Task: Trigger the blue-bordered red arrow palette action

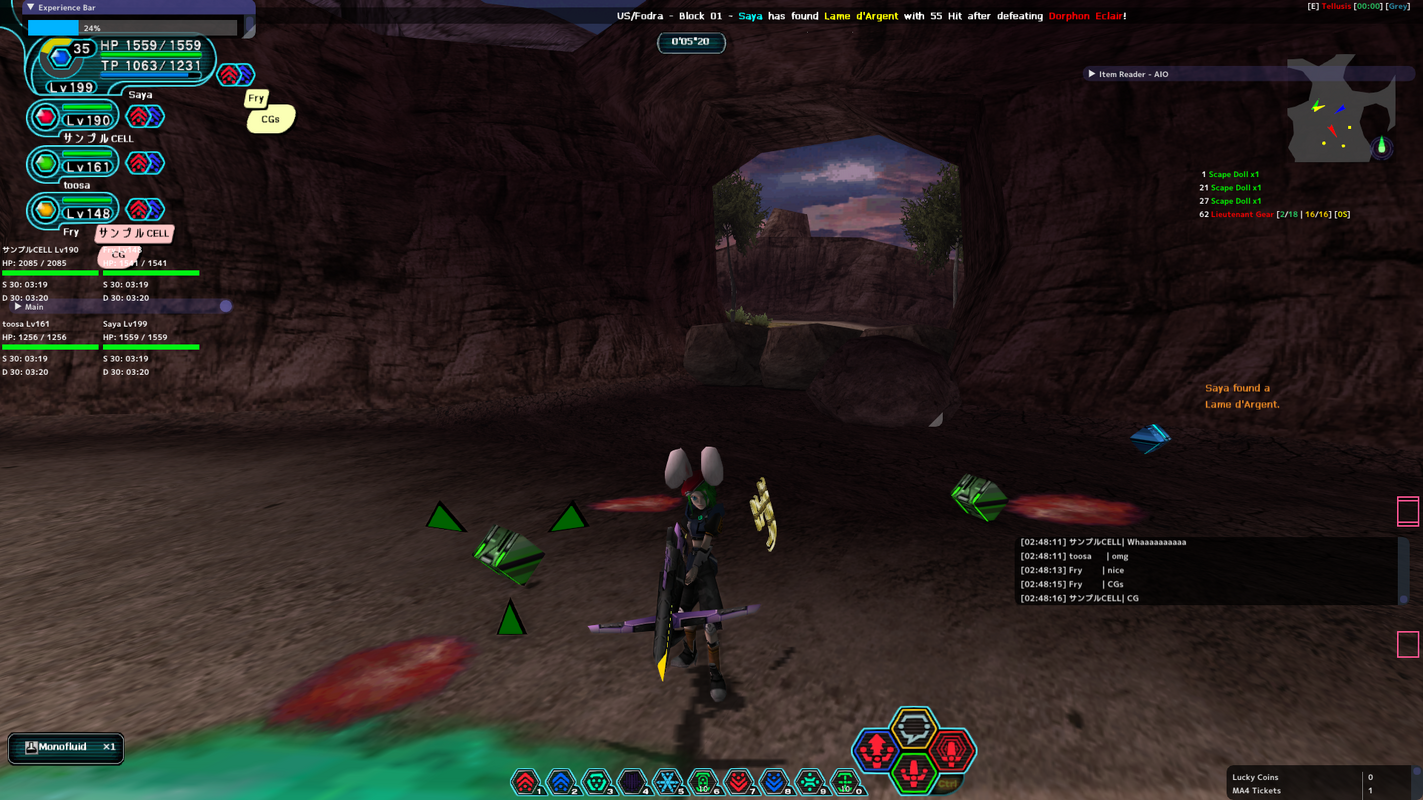Action: pyautogui.click(x=876, y=749)
